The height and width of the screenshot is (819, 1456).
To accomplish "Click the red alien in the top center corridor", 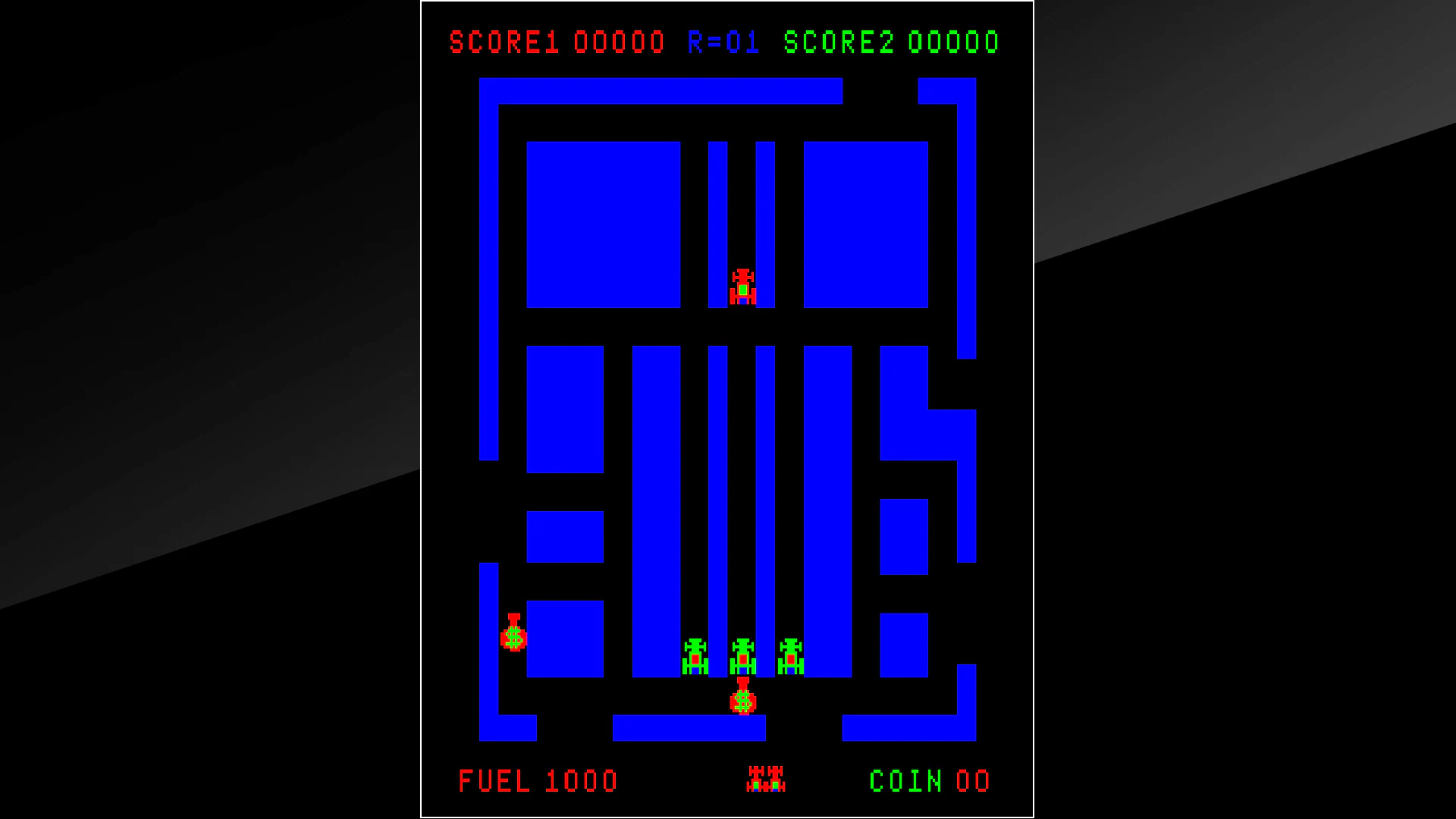I will 742,287.
